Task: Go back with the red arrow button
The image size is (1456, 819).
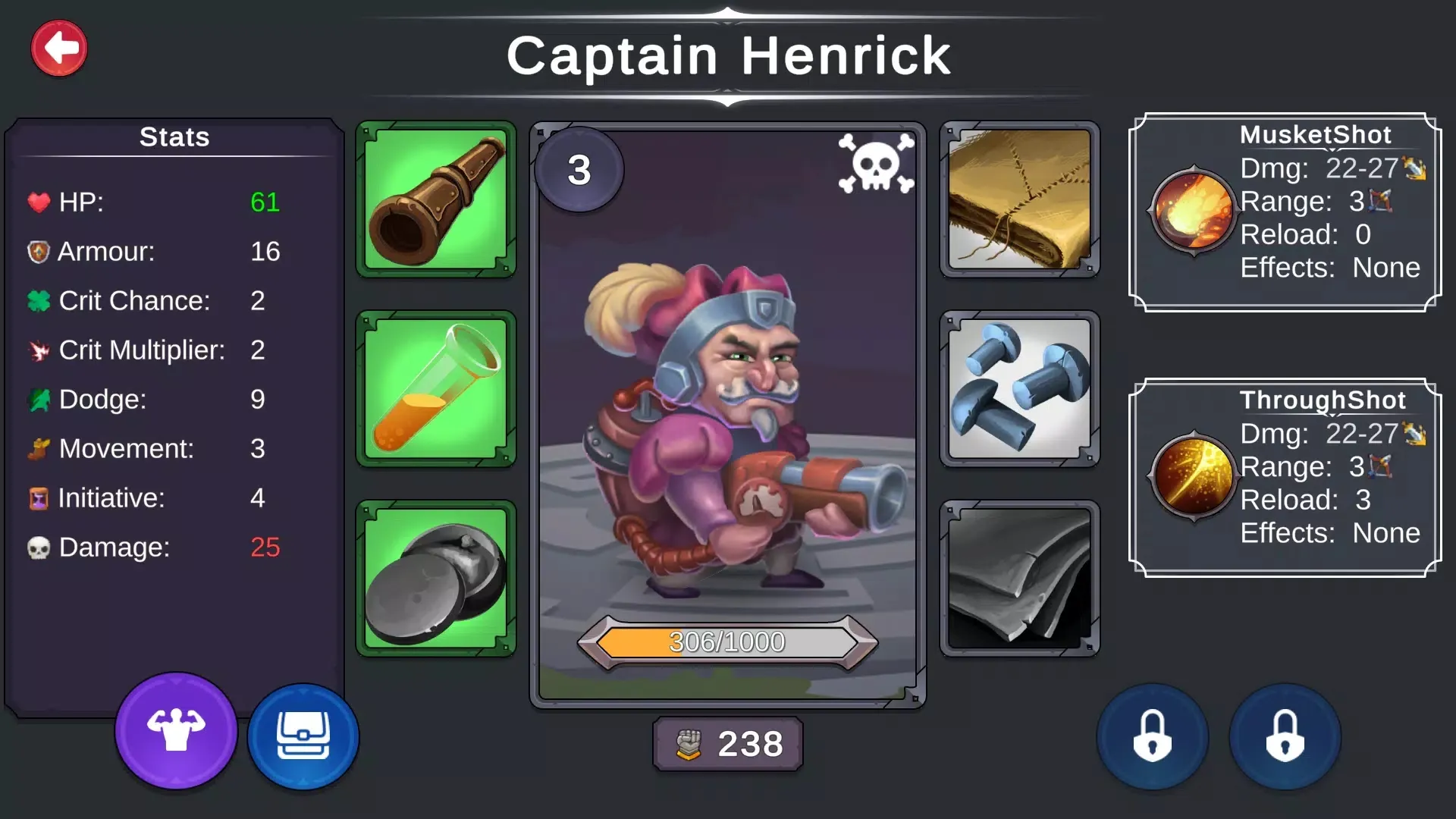Action: point(59,49)
